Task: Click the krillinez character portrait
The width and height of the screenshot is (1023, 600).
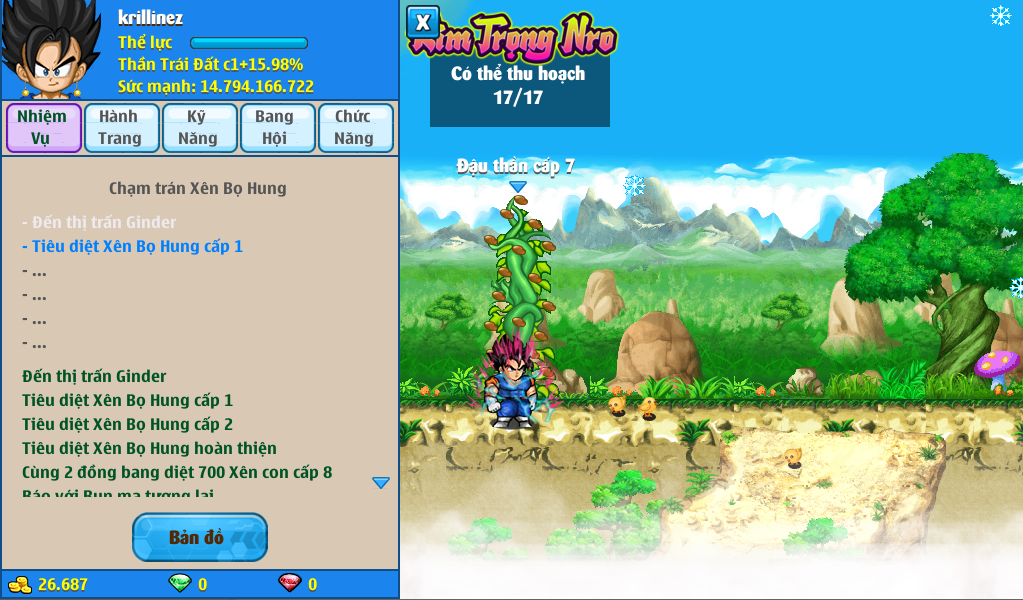Action: coord(50,50)
